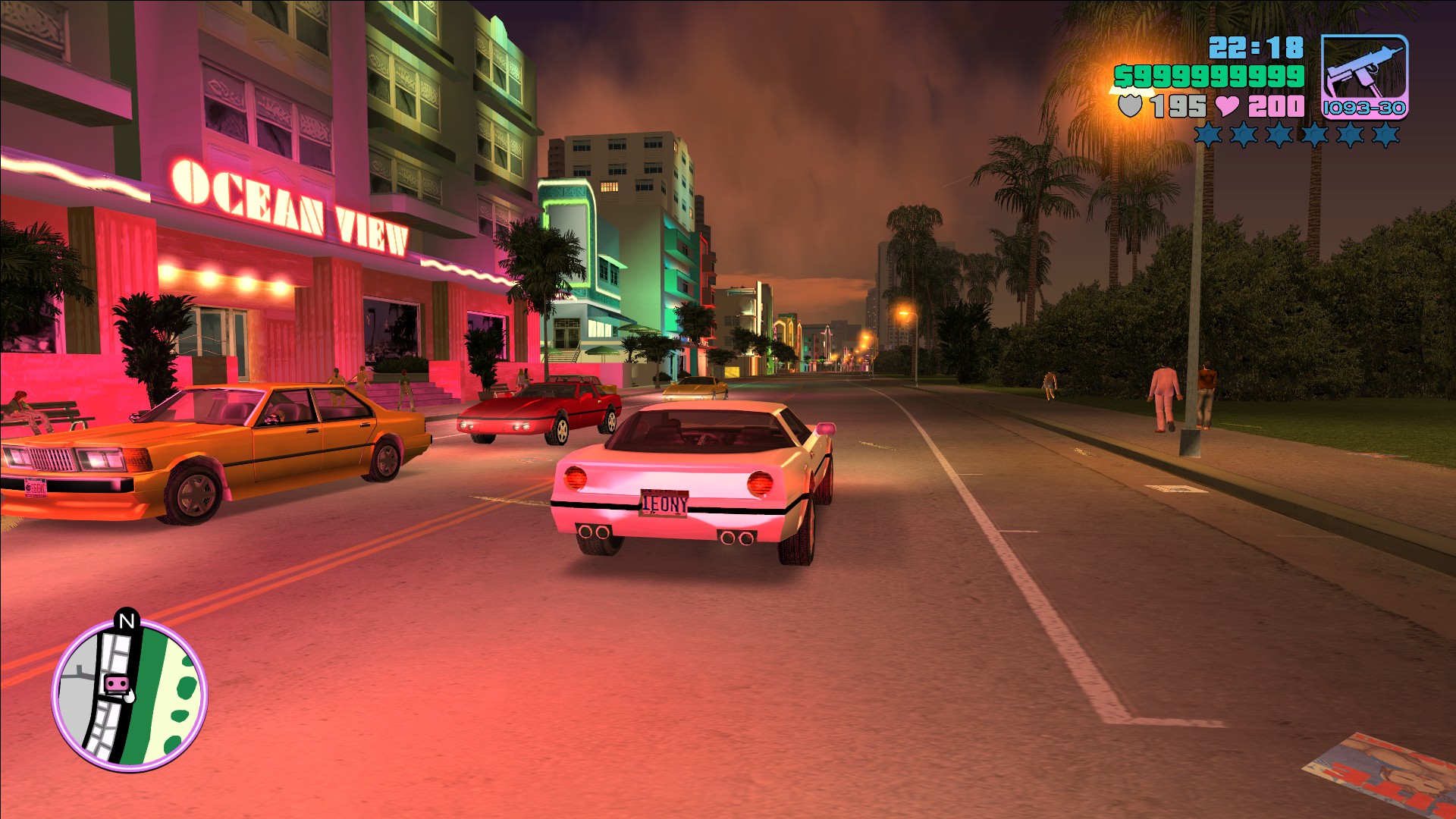
Task: Click the pink health heart icon
Action: point(1226,106)
